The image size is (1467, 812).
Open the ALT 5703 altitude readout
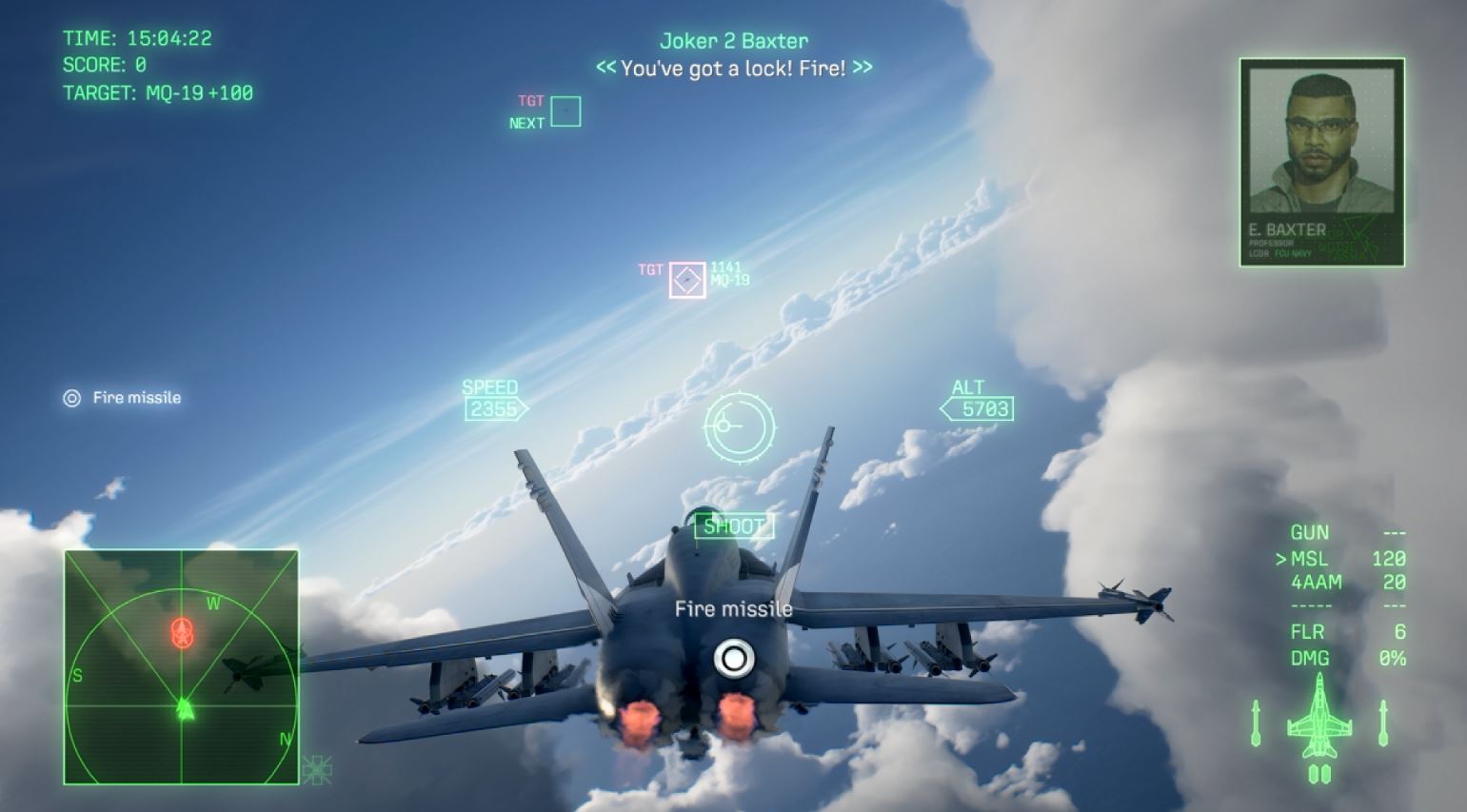tap(978, 407)
